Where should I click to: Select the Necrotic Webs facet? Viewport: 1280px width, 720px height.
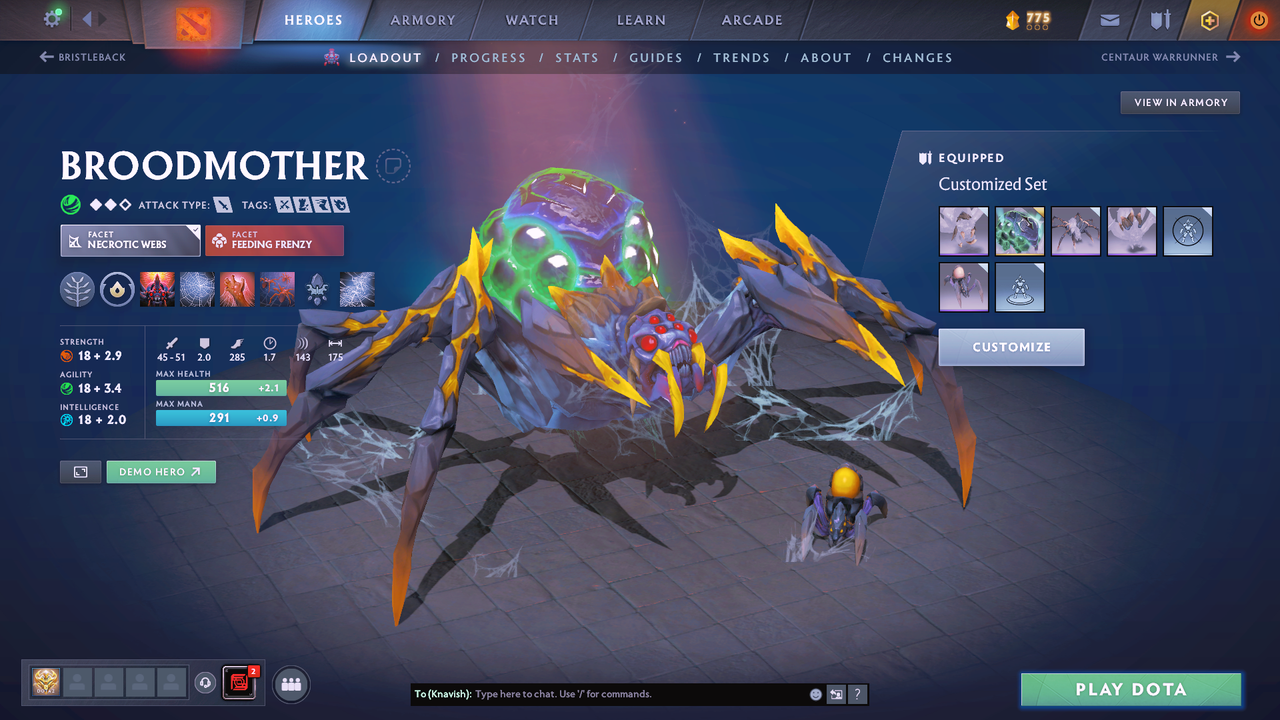tap(130, 240)
